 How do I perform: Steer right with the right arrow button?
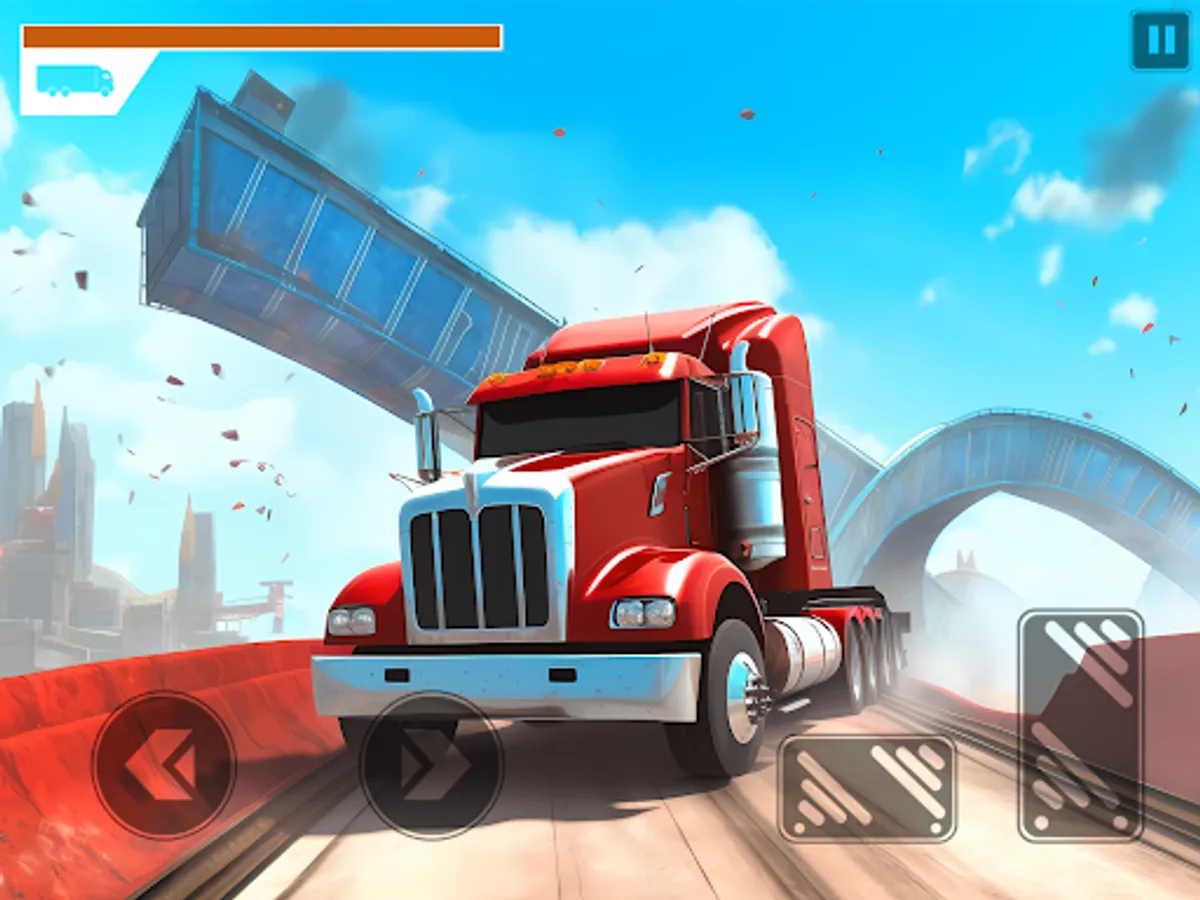(431, 765)
